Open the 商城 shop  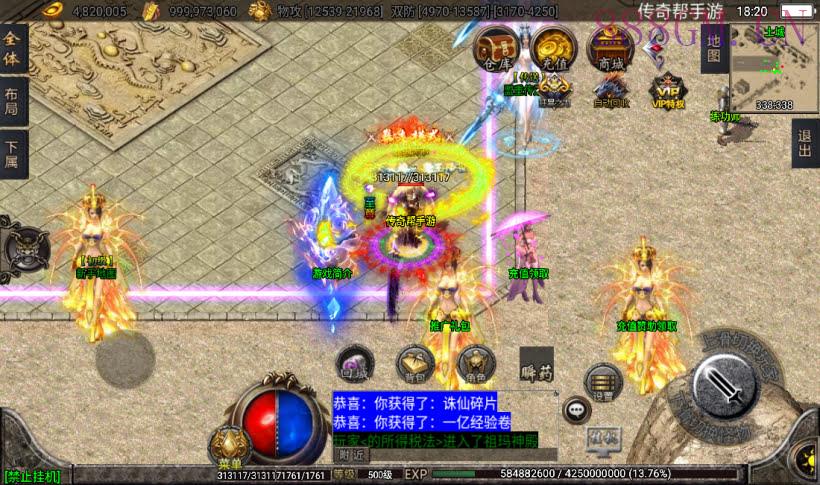[611, 48]
